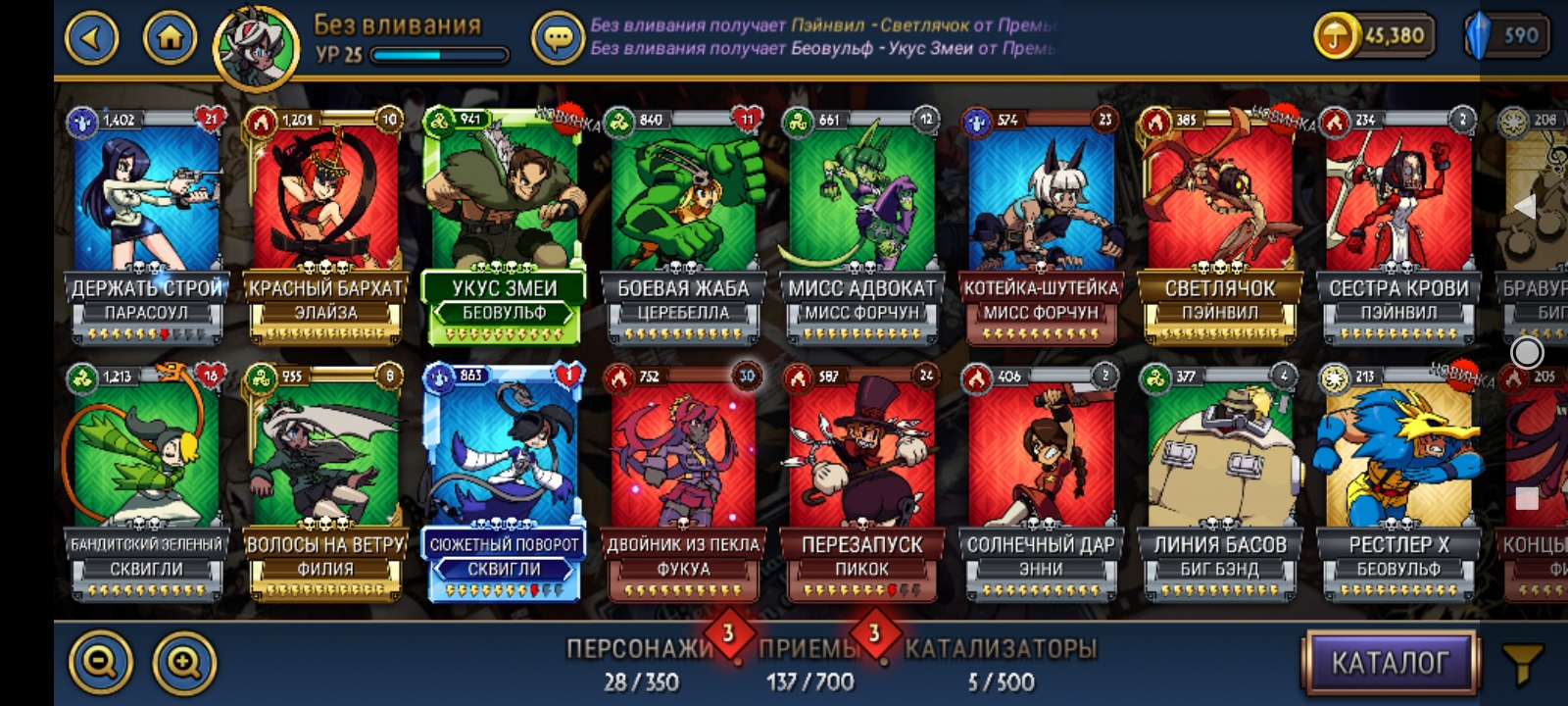
Task: Expand the ПРИЕМЫ notification badge
Action: click(x=870, y=637)
